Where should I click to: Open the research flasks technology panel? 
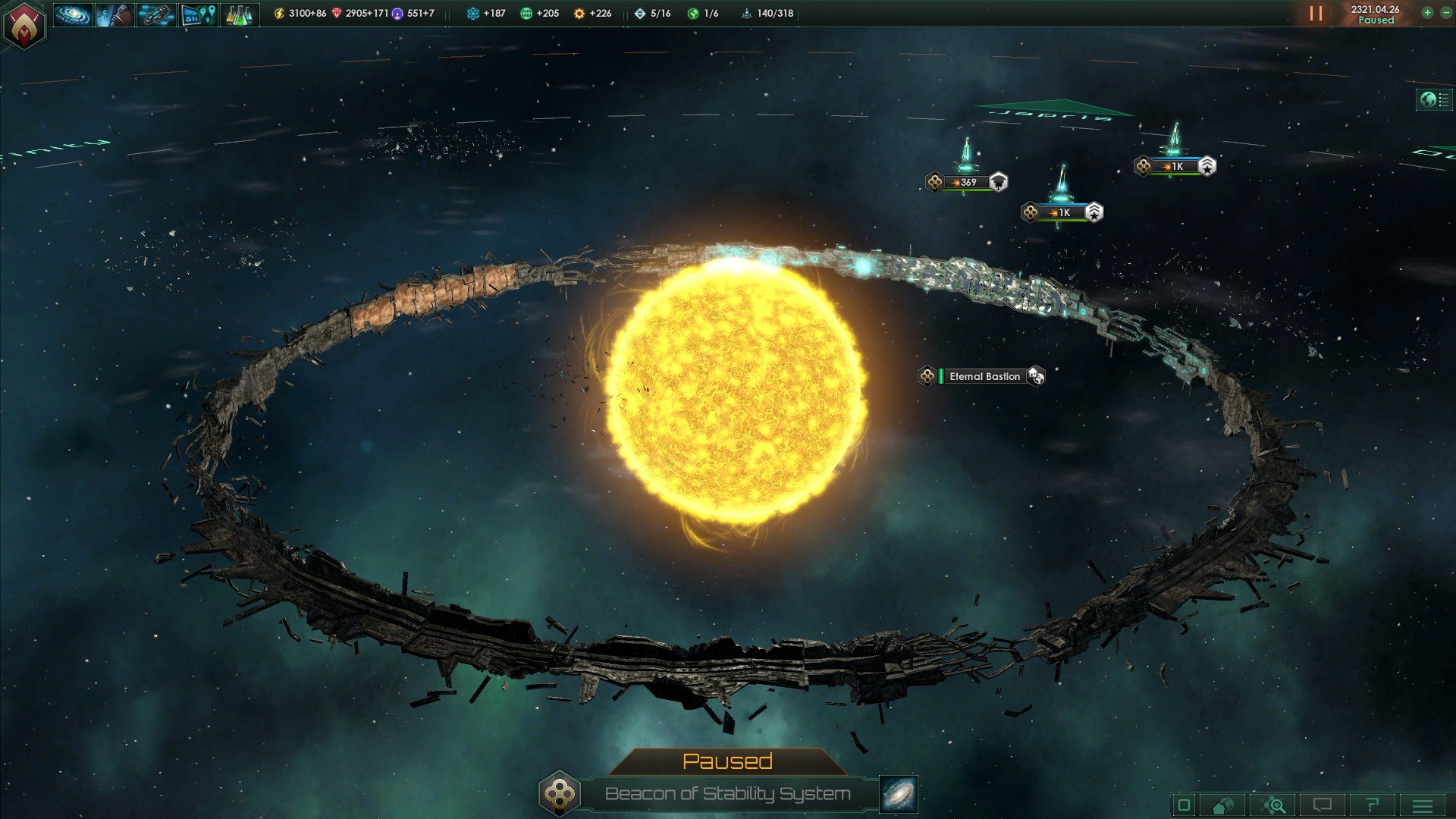[240, 14]
